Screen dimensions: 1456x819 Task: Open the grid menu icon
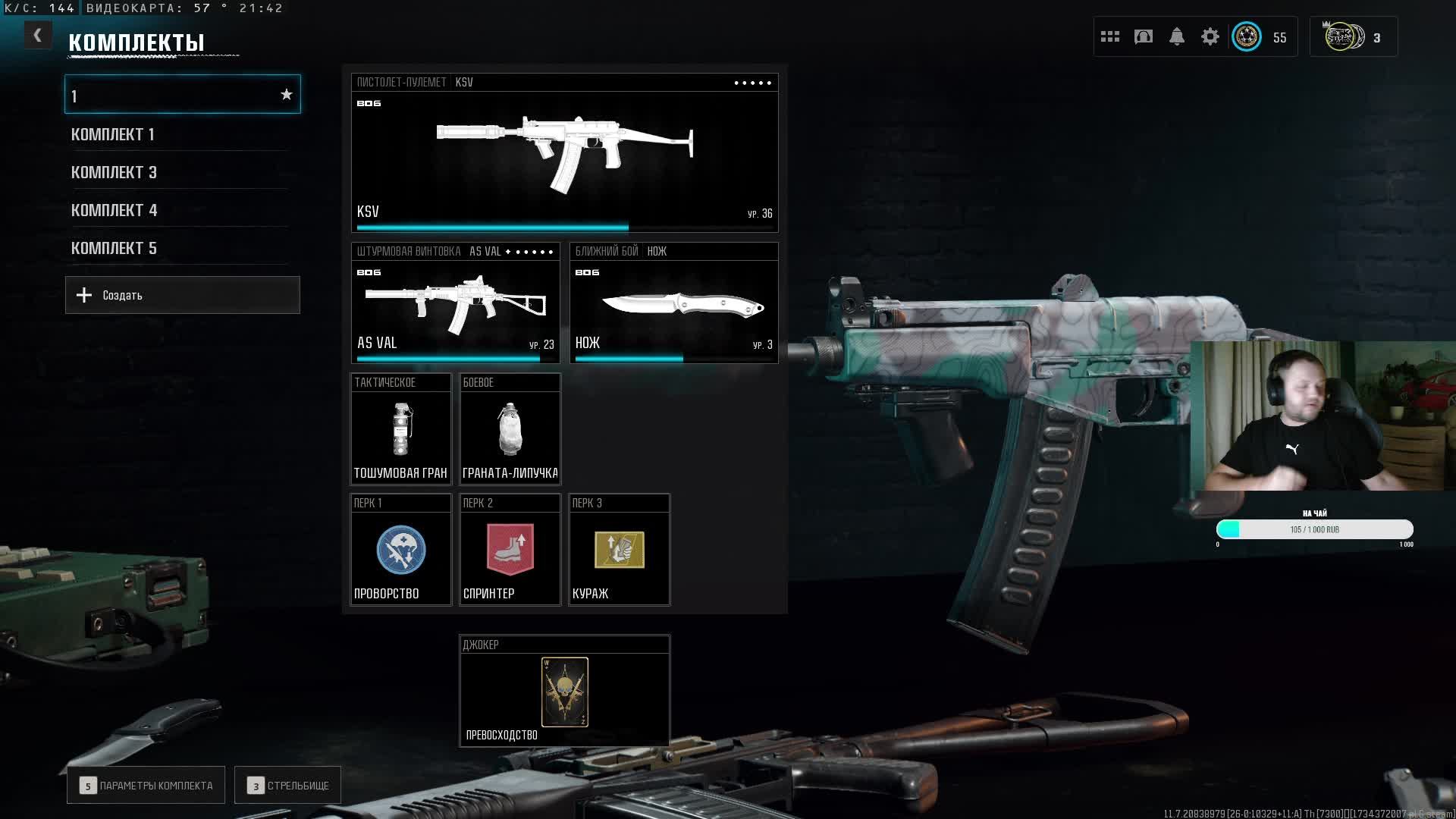[x=1109, y=36]
